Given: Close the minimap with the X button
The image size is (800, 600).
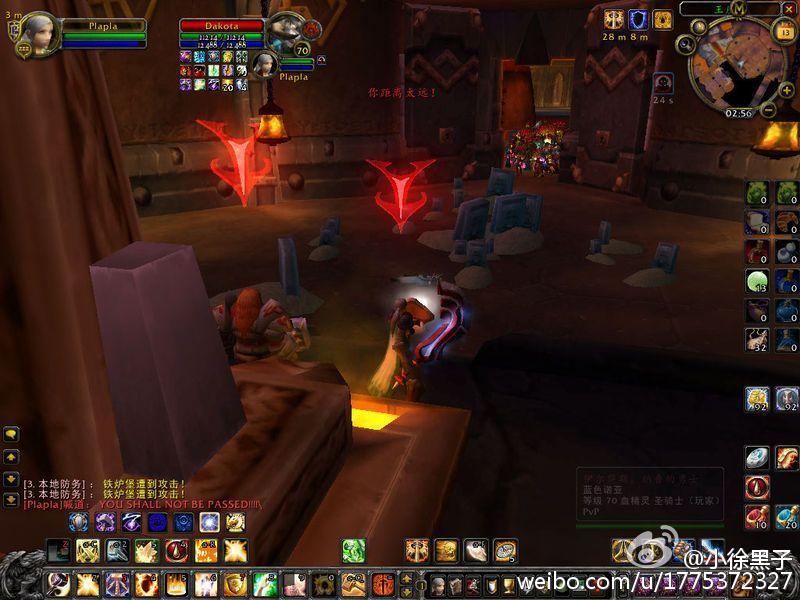Looking at the screenshot, I should point(791,8).
